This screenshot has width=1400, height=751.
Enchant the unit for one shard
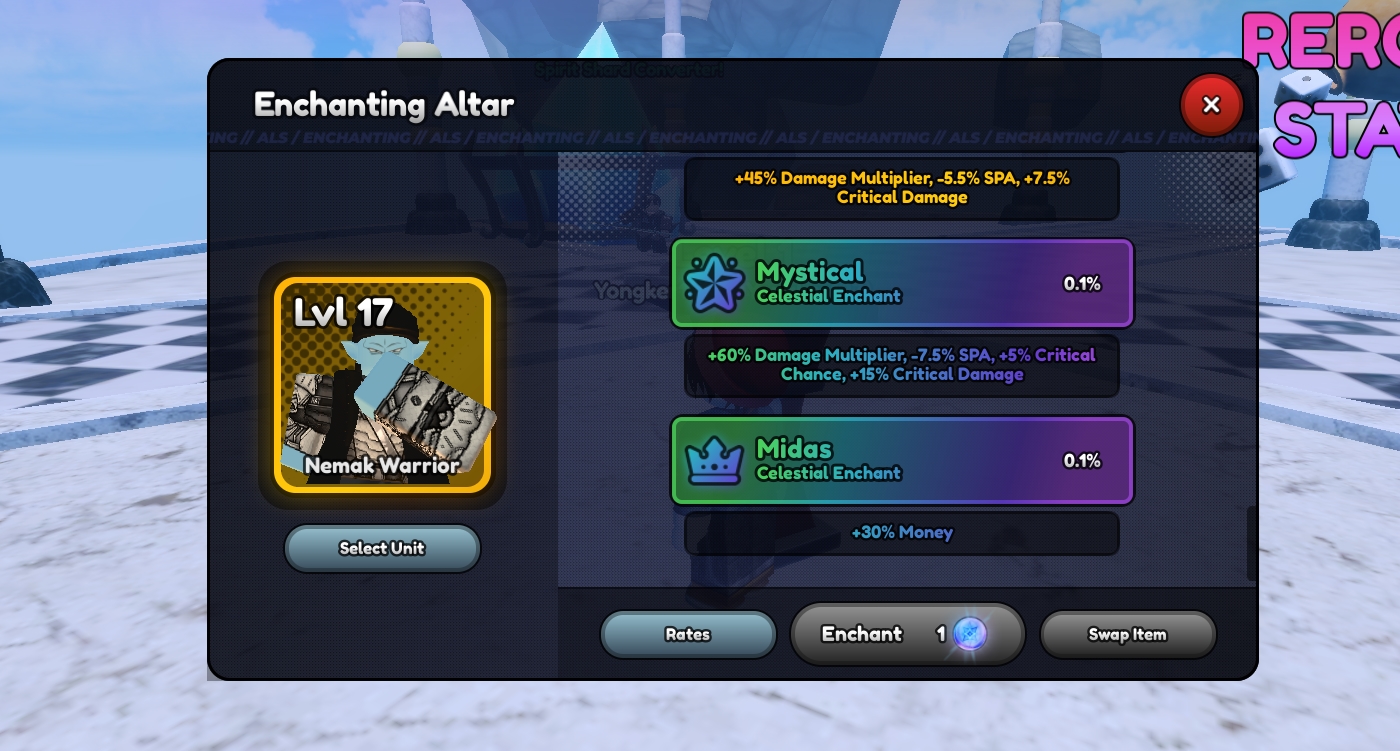tap(907, 634)
